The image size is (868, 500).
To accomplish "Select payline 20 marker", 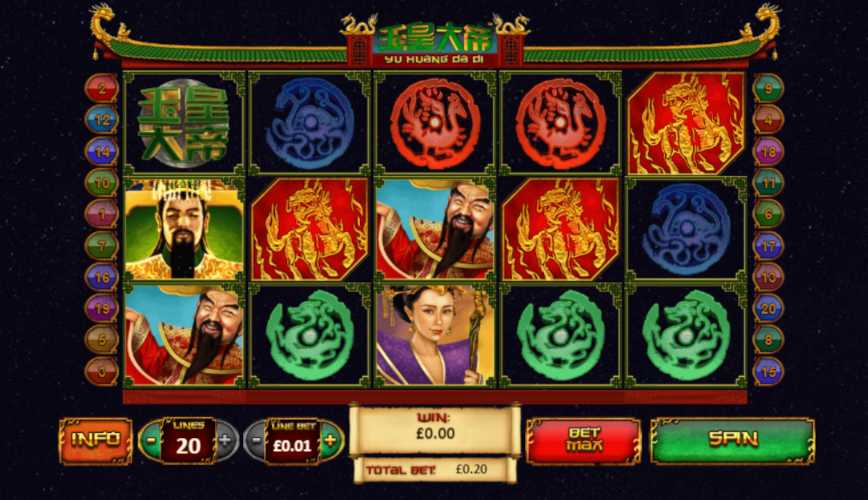I will 768,308.
